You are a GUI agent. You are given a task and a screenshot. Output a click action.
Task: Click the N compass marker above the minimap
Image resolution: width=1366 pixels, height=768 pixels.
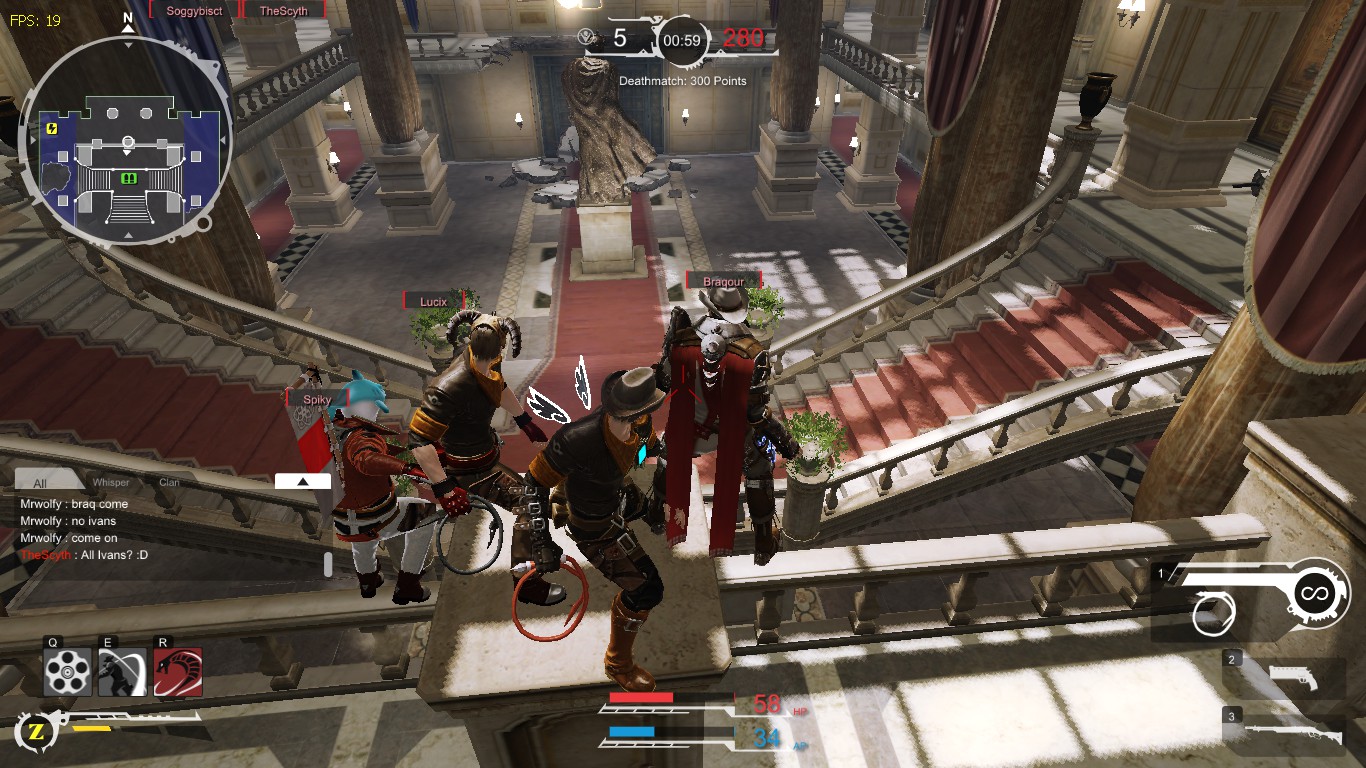coord(127,18)
